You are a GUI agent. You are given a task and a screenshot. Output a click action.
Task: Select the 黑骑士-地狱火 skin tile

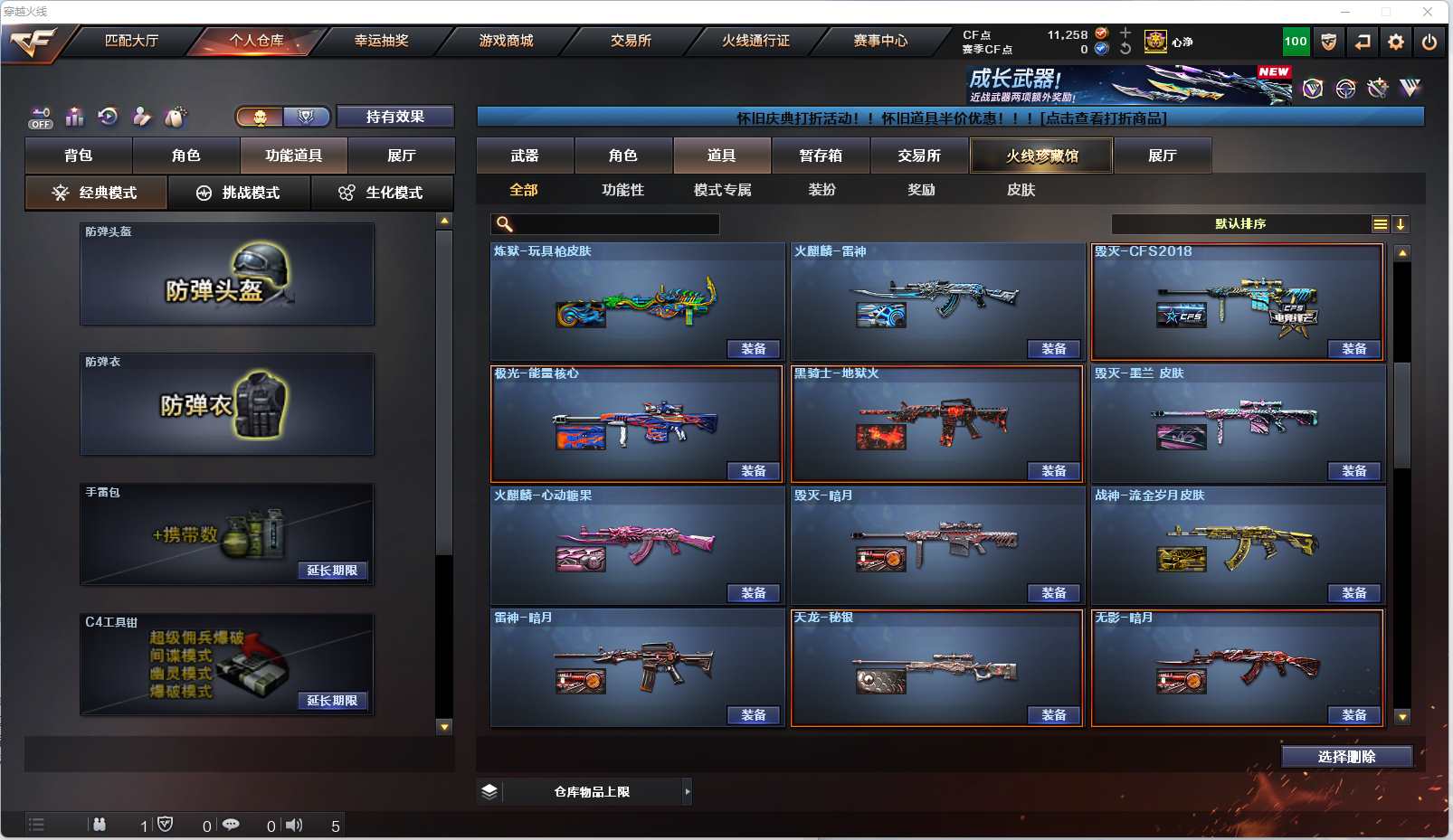coord(936,423)
